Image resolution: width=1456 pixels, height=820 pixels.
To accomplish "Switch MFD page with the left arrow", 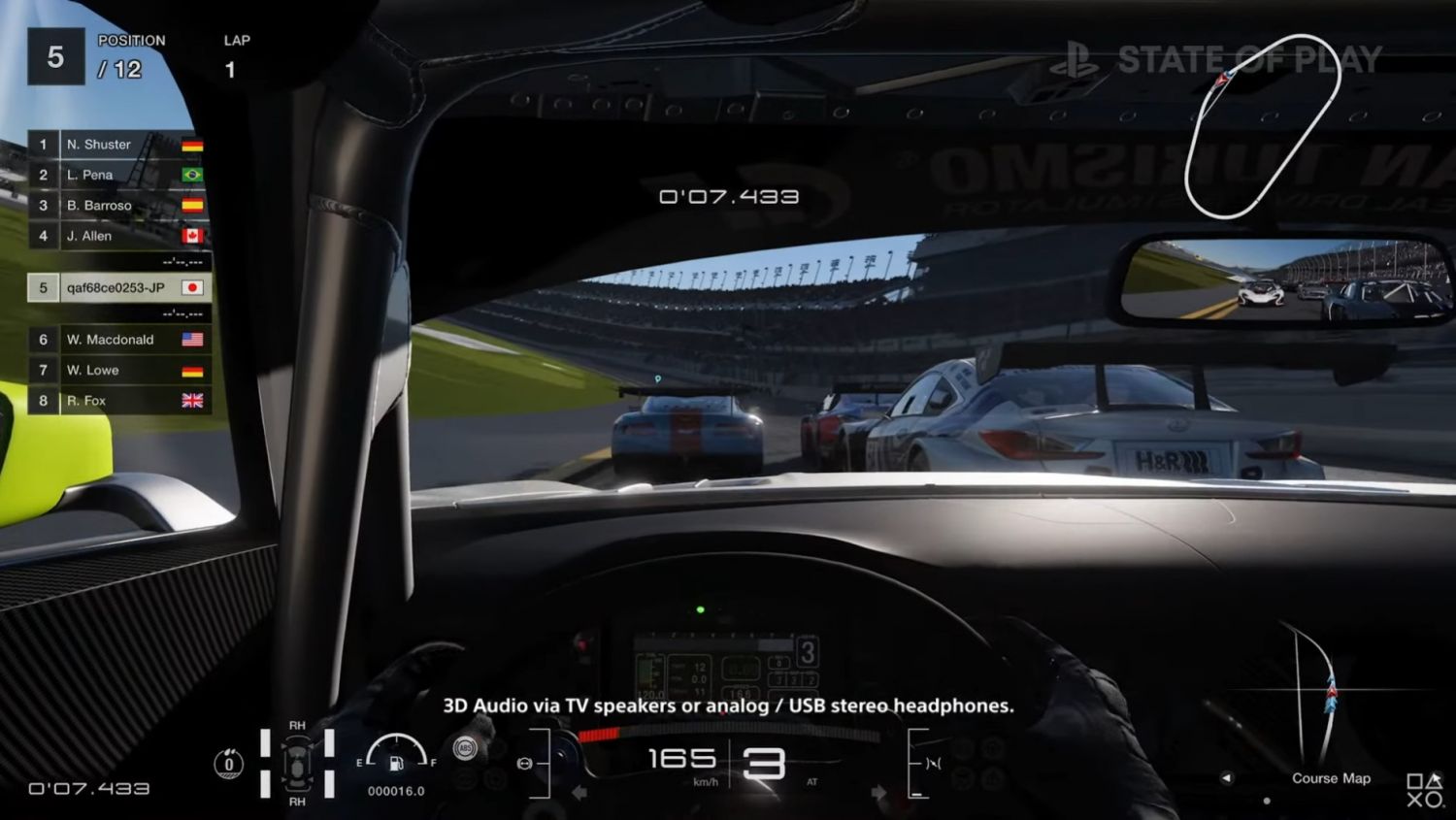I will [1227, 778].
